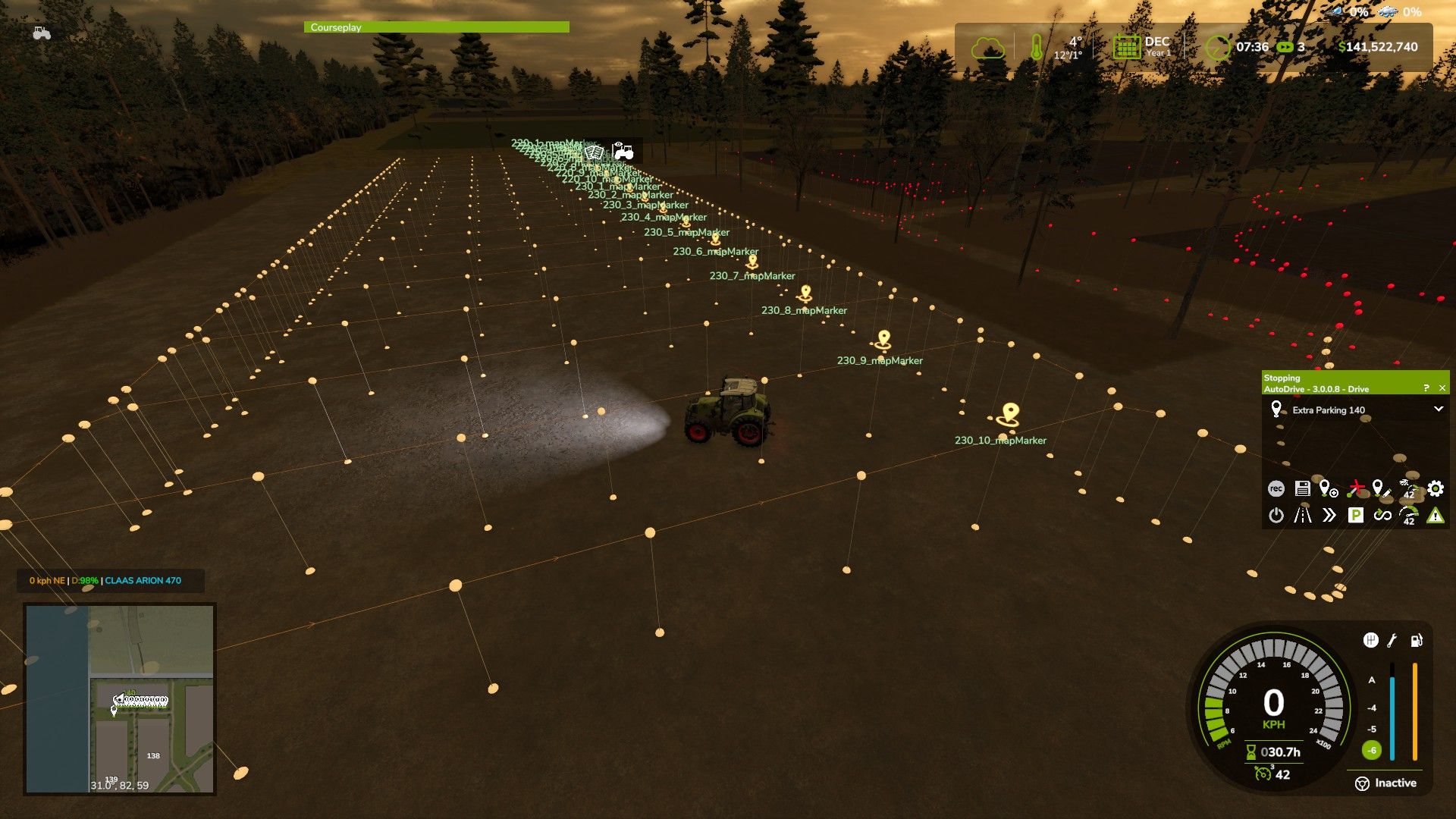1456x819 pixels.
Task: Enable collision warning via triangle icon
Action: (x=1436, y=516)
